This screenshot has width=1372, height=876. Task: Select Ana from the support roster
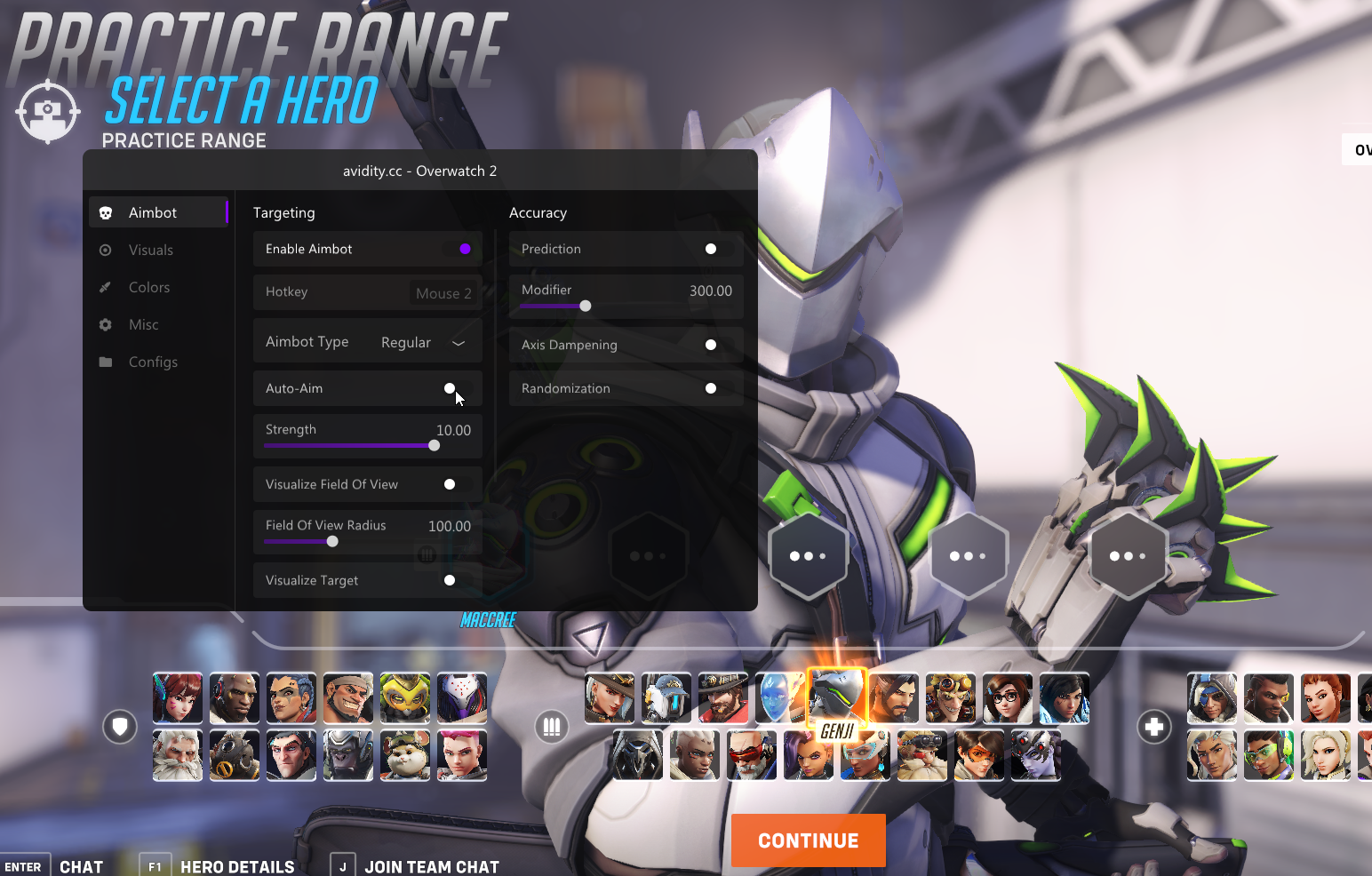coord(1212,697)
